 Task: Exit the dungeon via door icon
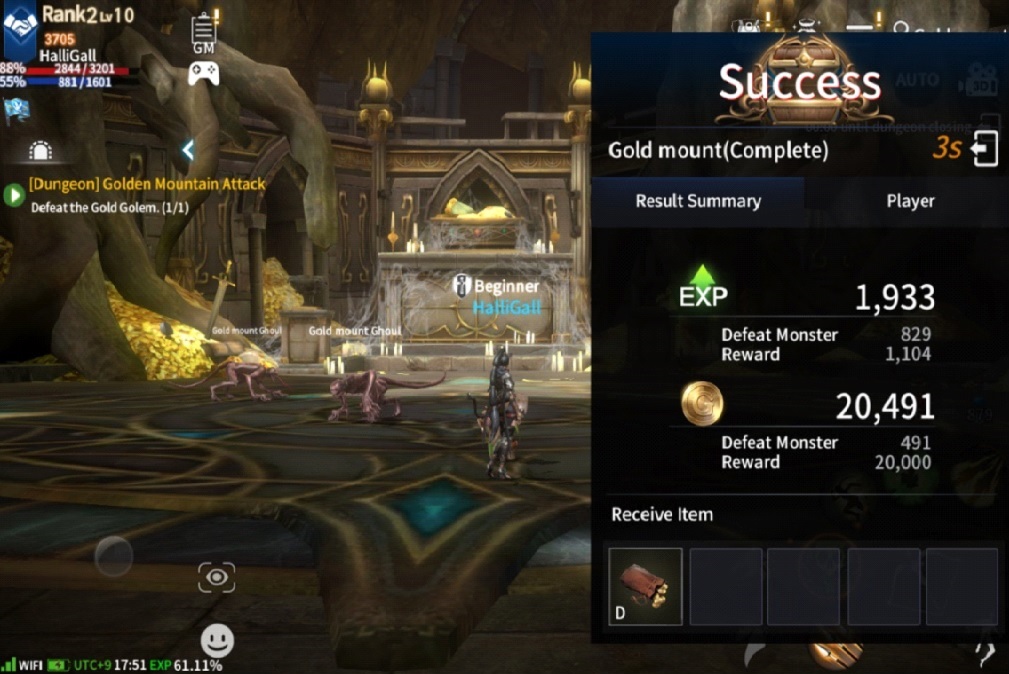[984, 150]
